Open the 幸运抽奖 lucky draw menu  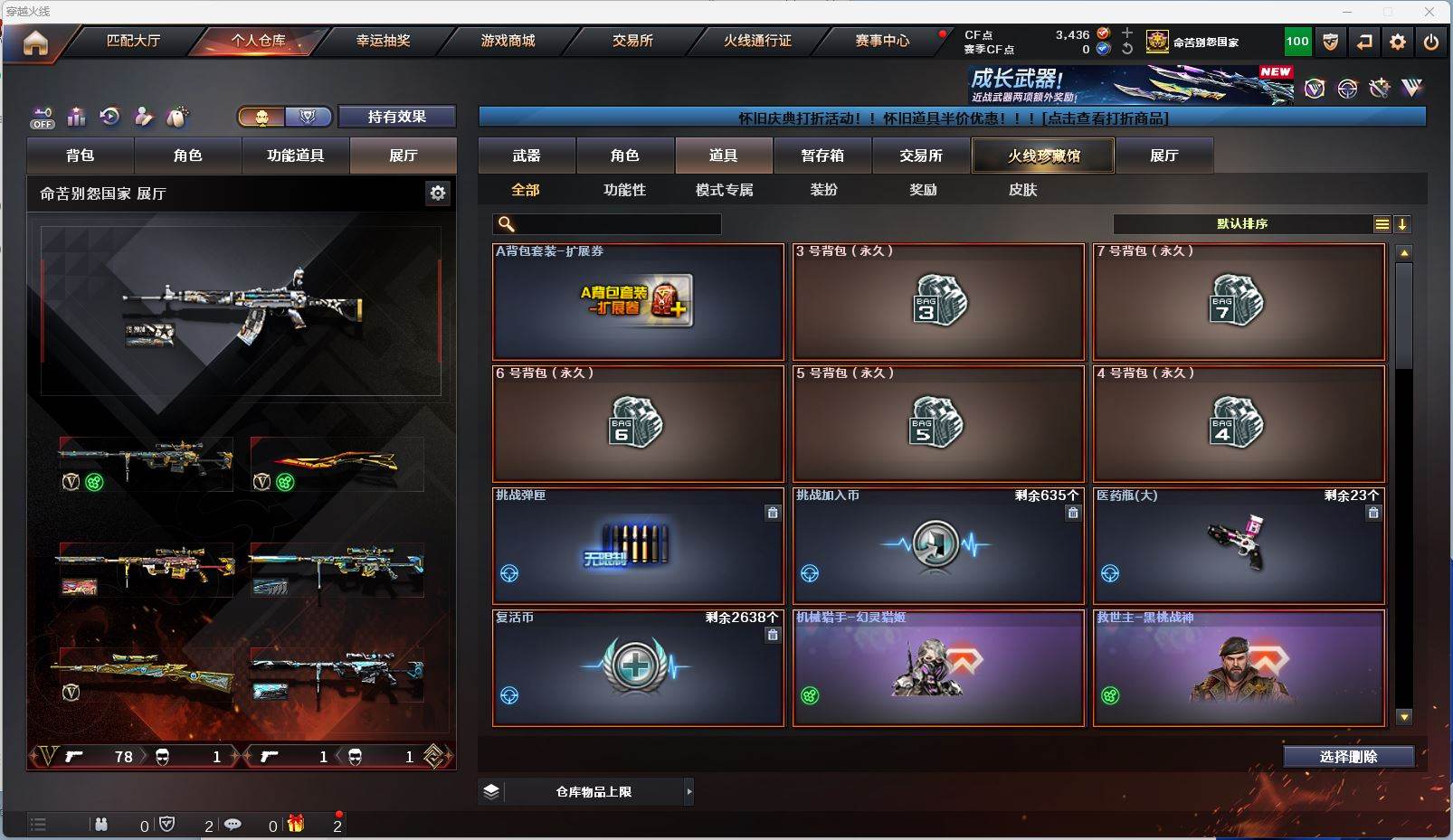pos(383,41)
